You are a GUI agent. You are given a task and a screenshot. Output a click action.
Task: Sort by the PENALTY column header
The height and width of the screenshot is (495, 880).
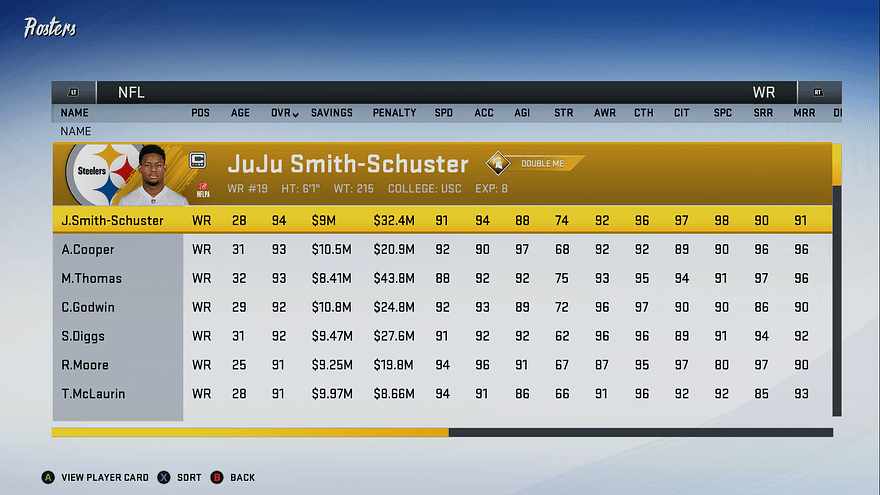pyautogui.click(x=394, y=113)
